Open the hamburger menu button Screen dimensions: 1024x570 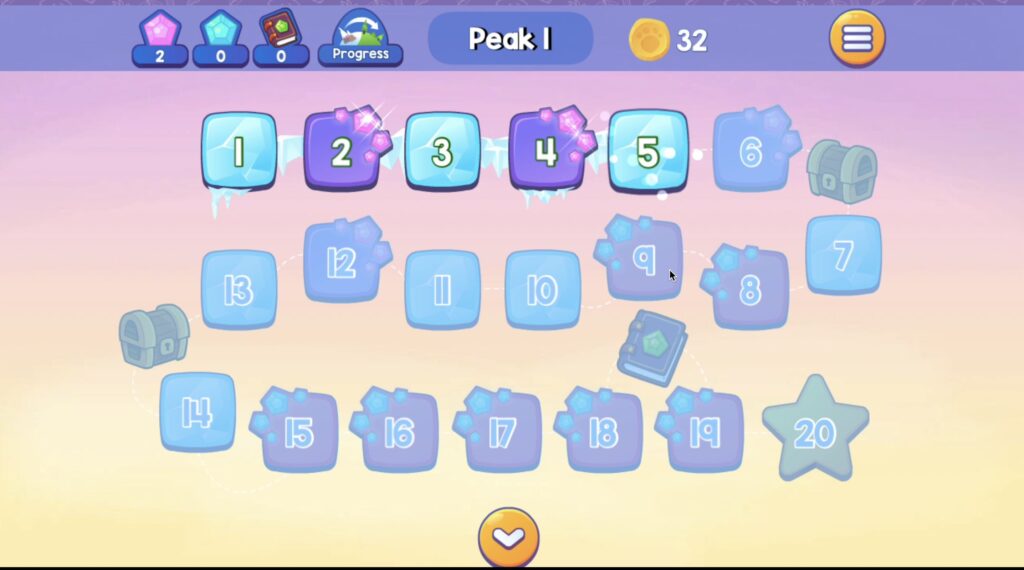(x=857, y=38)
